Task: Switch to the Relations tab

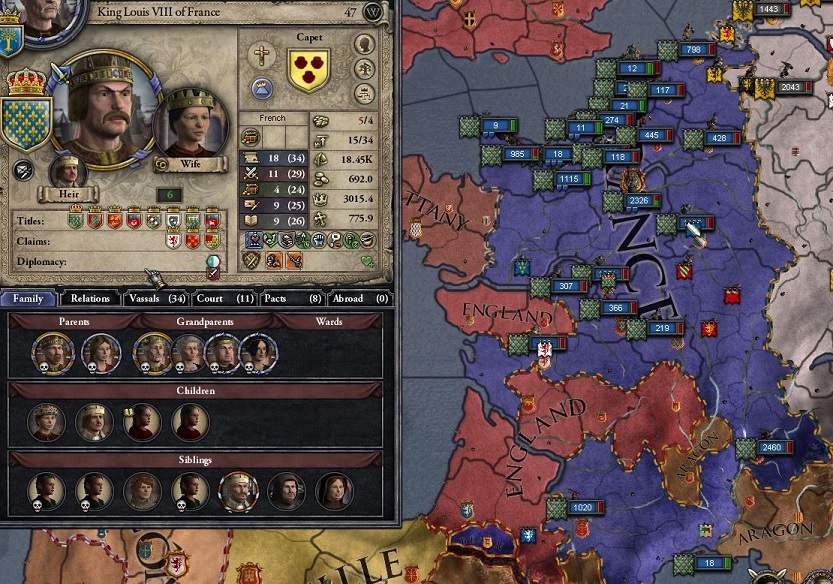Action: [90, 298]
